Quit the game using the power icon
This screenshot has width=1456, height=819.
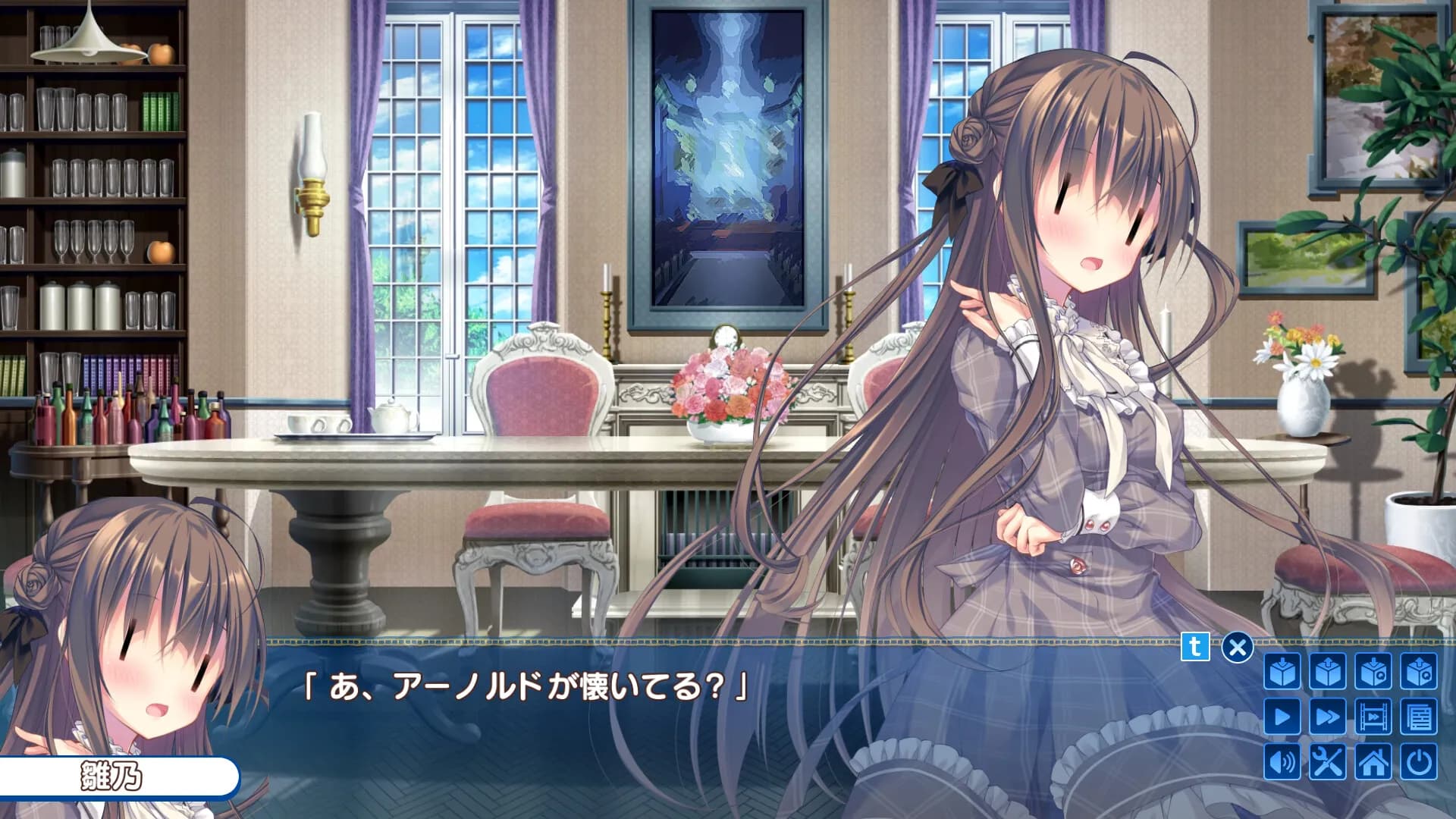[x=1419, y=762]
